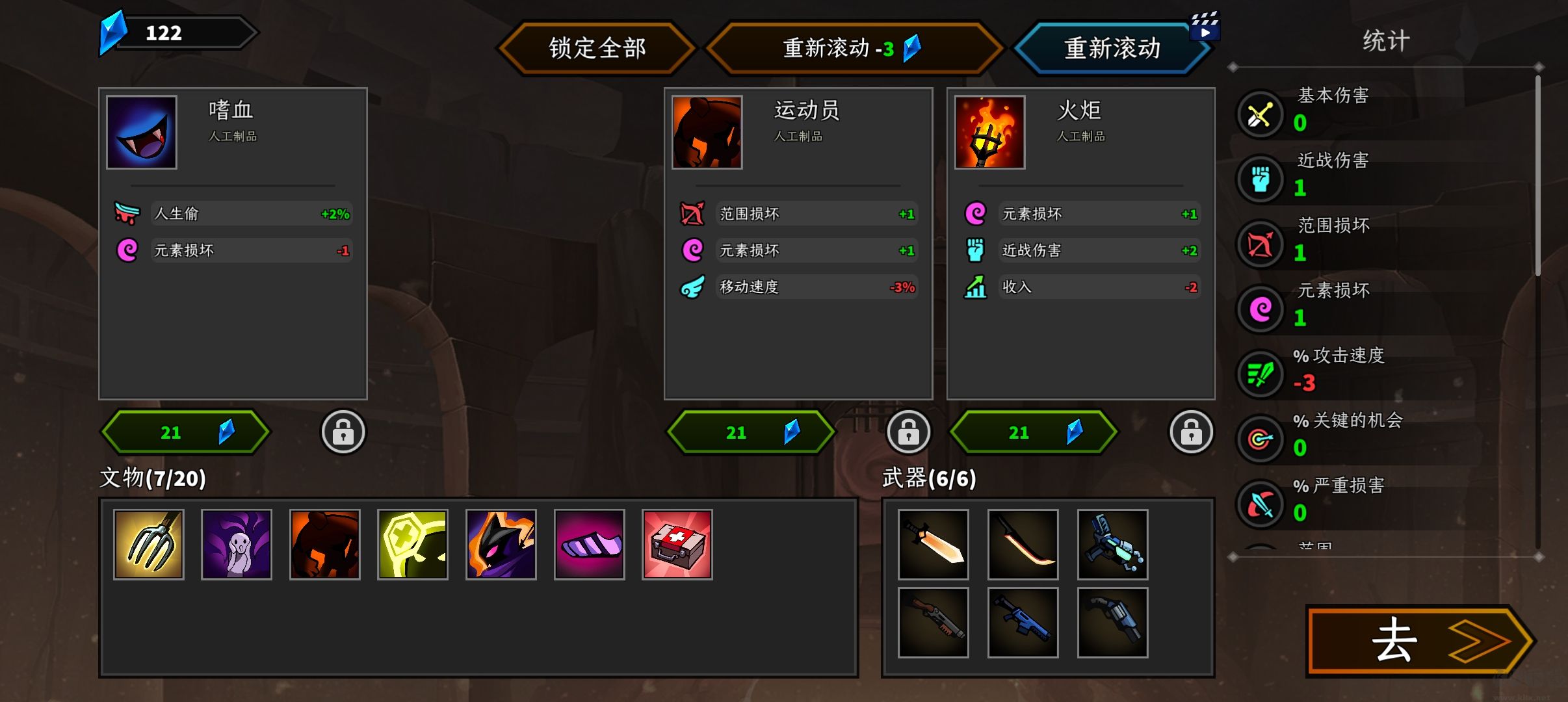Open the blue 重新滚动 option
Viewport: 1568px width, 702px height.
click(x=1112, y=47)
